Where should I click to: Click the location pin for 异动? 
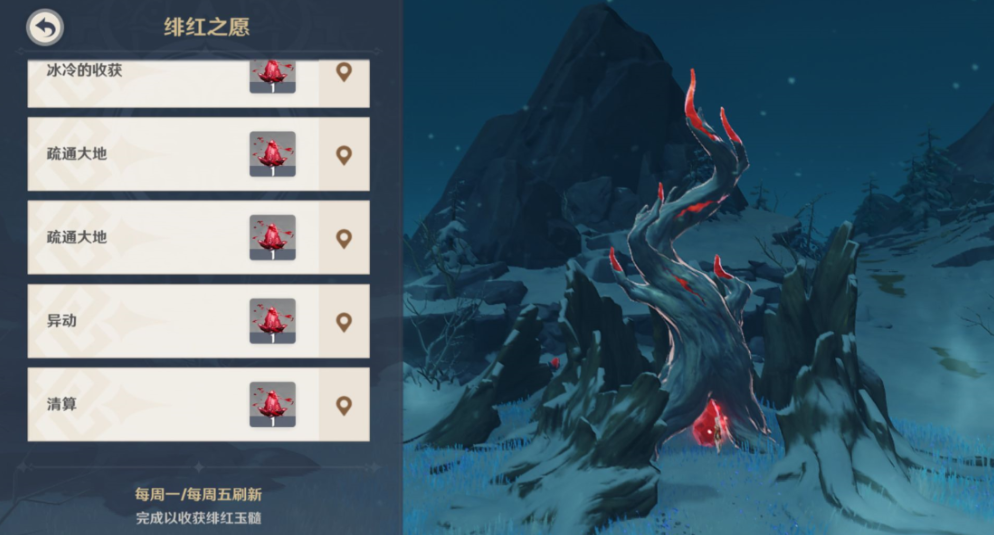point(344,321)
